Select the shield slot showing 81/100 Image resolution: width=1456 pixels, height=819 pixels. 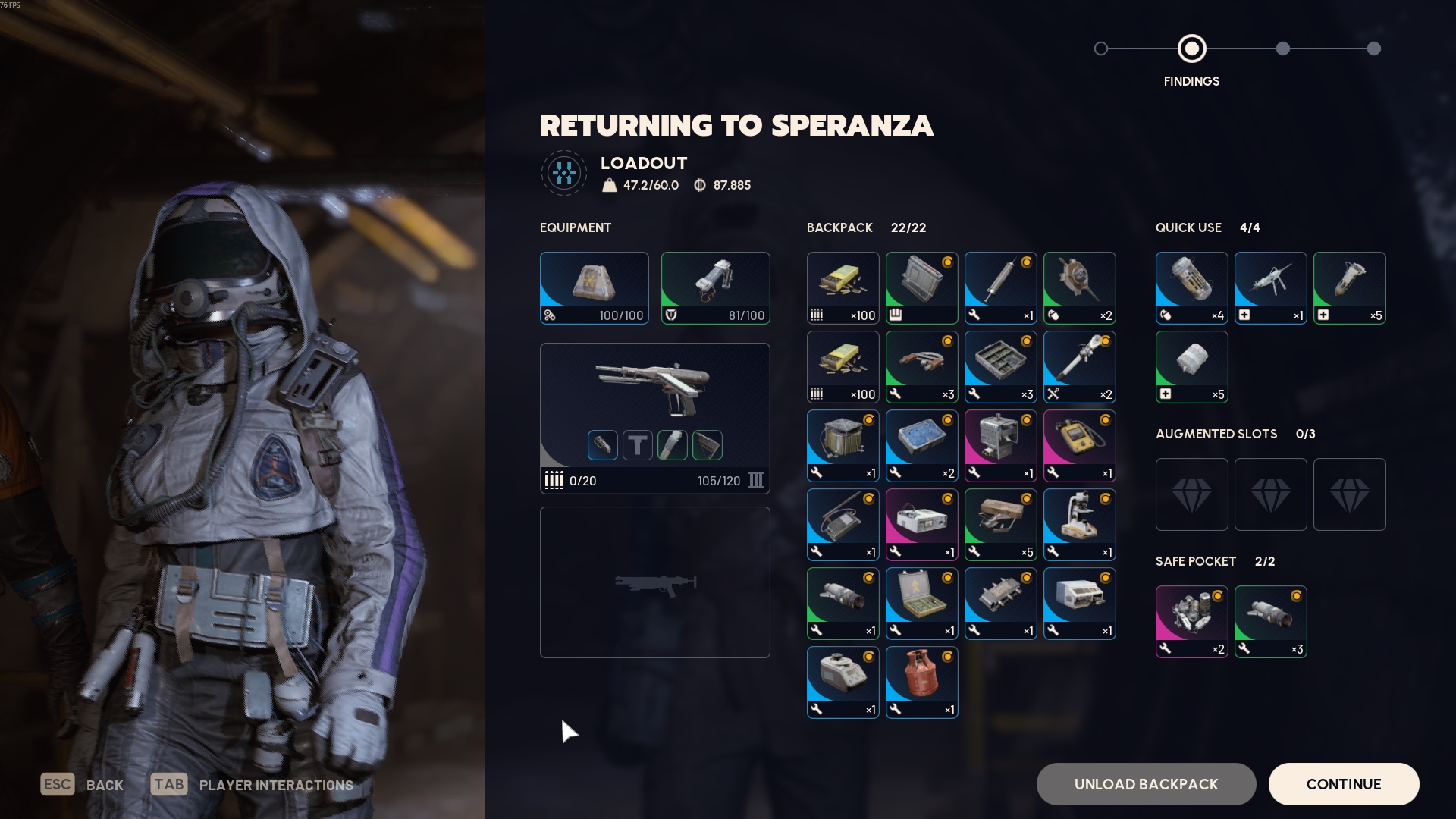[x=715, y=288]
